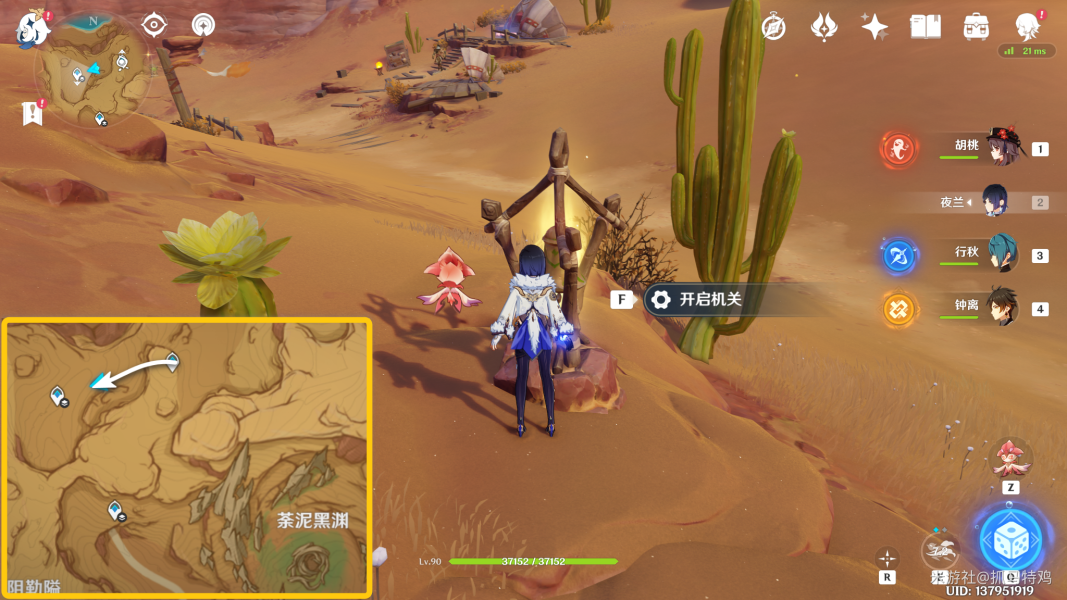
Task: Open the character head profile icon
Action: (x=1027, y=27)
